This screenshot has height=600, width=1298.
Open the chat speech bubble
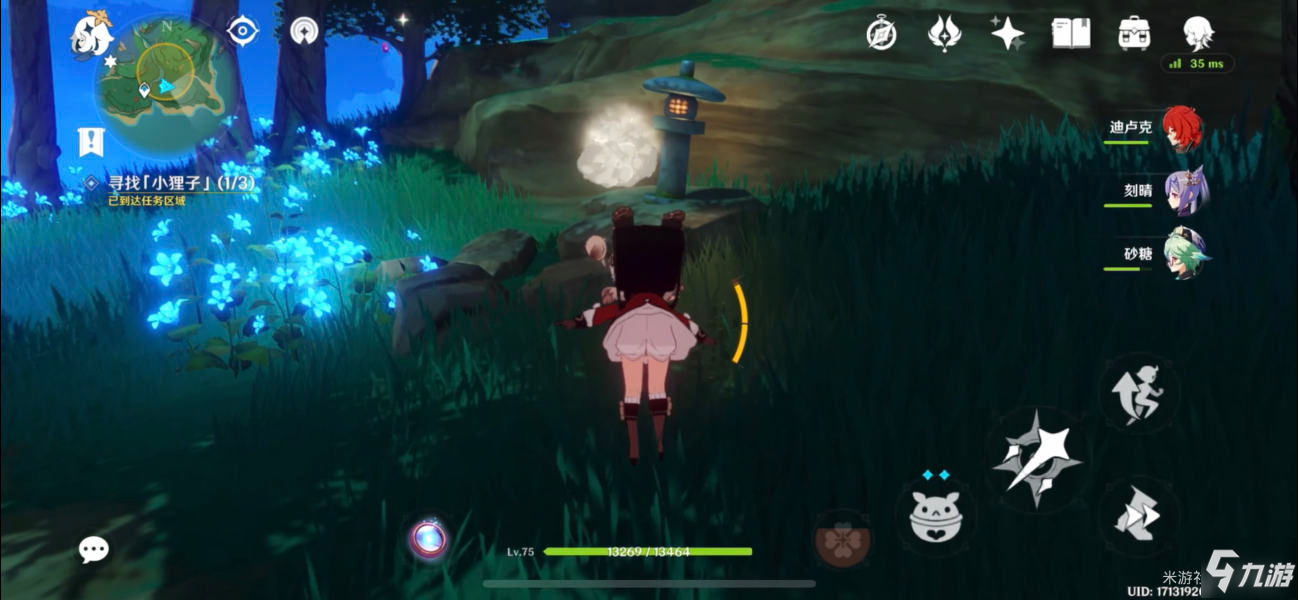click(94, 548)
